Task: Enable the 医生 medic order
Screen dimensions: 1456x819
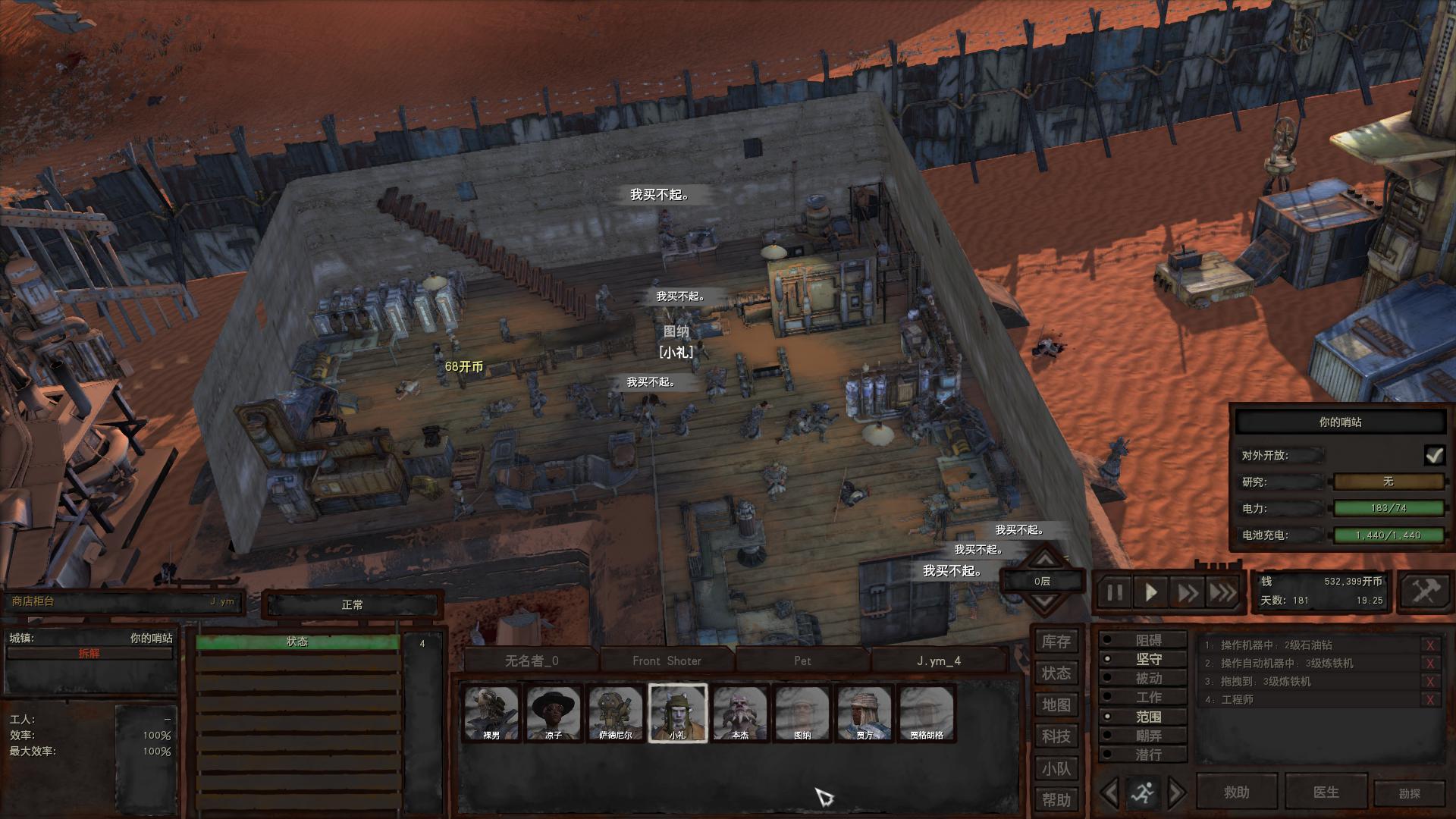Action: [1326, 792]
